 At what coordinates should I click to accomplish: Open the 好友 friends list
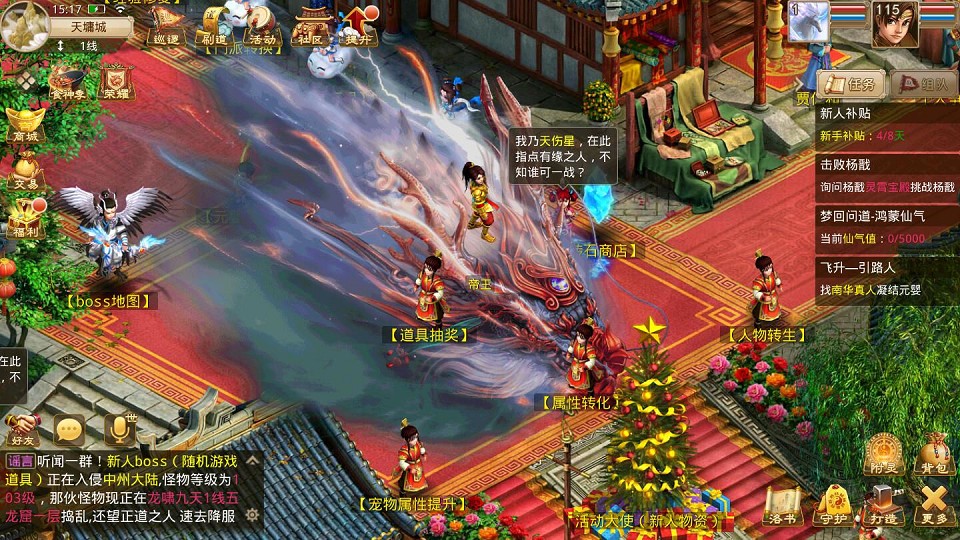[22, 429]
